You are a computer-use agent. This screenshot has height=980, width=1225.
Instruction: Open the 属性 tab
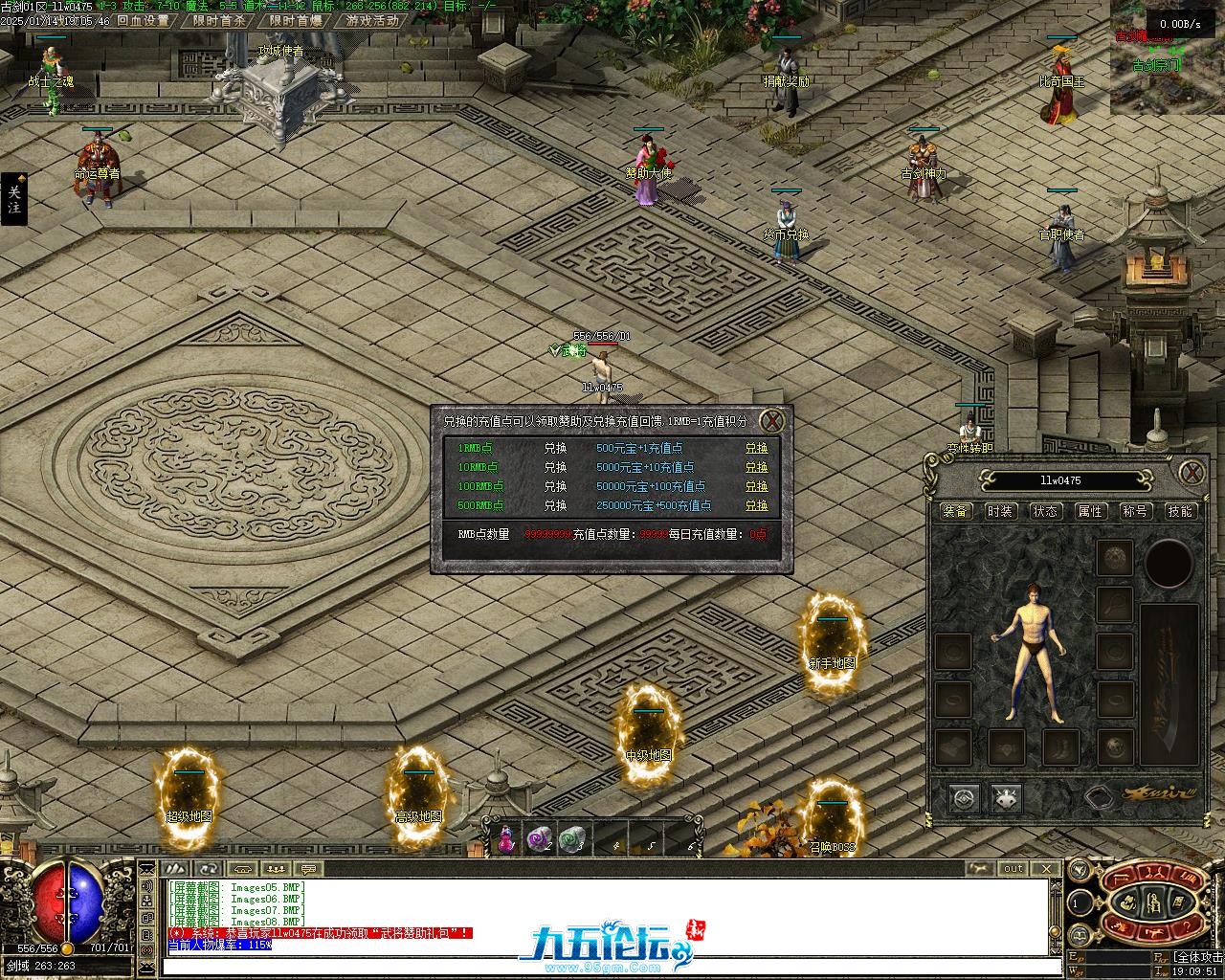1090,511
